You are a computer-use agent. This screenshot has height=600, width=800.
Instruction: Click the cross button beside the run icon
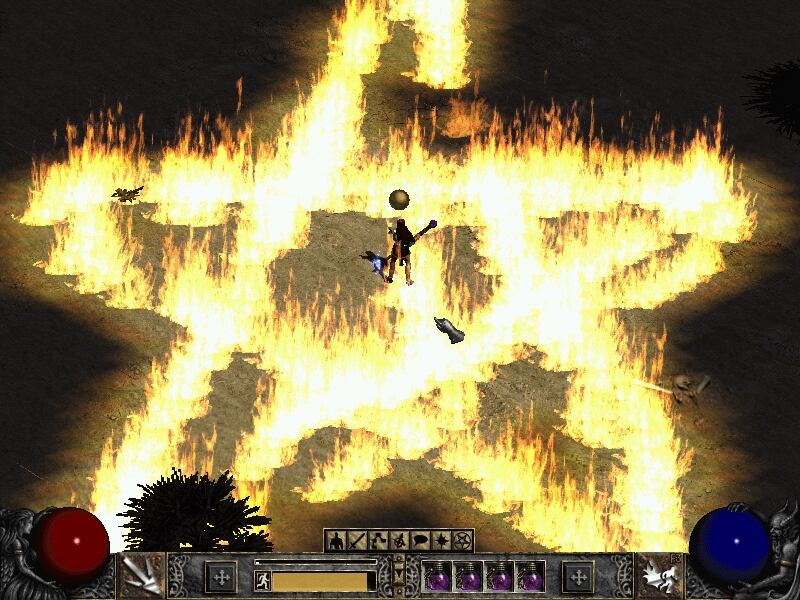tap(221, 576)
